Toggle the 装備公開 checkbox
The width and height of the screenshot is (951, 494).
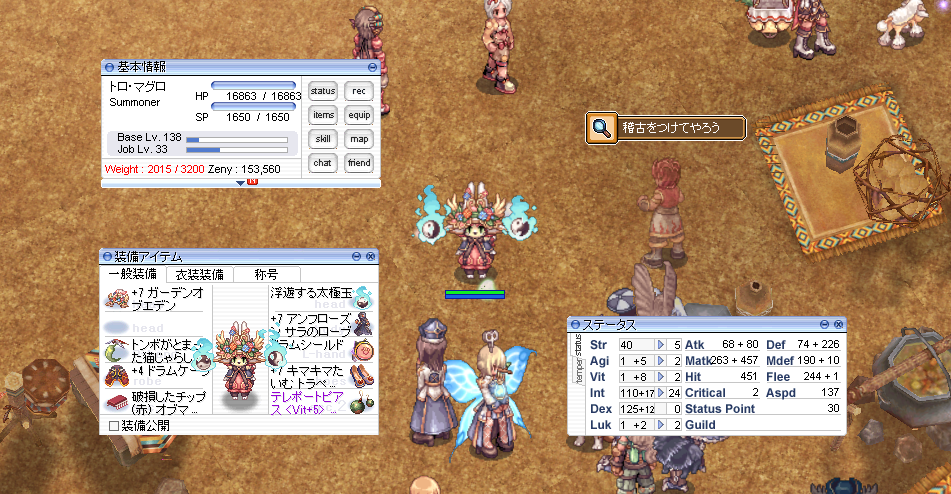(x=113, y=426)
